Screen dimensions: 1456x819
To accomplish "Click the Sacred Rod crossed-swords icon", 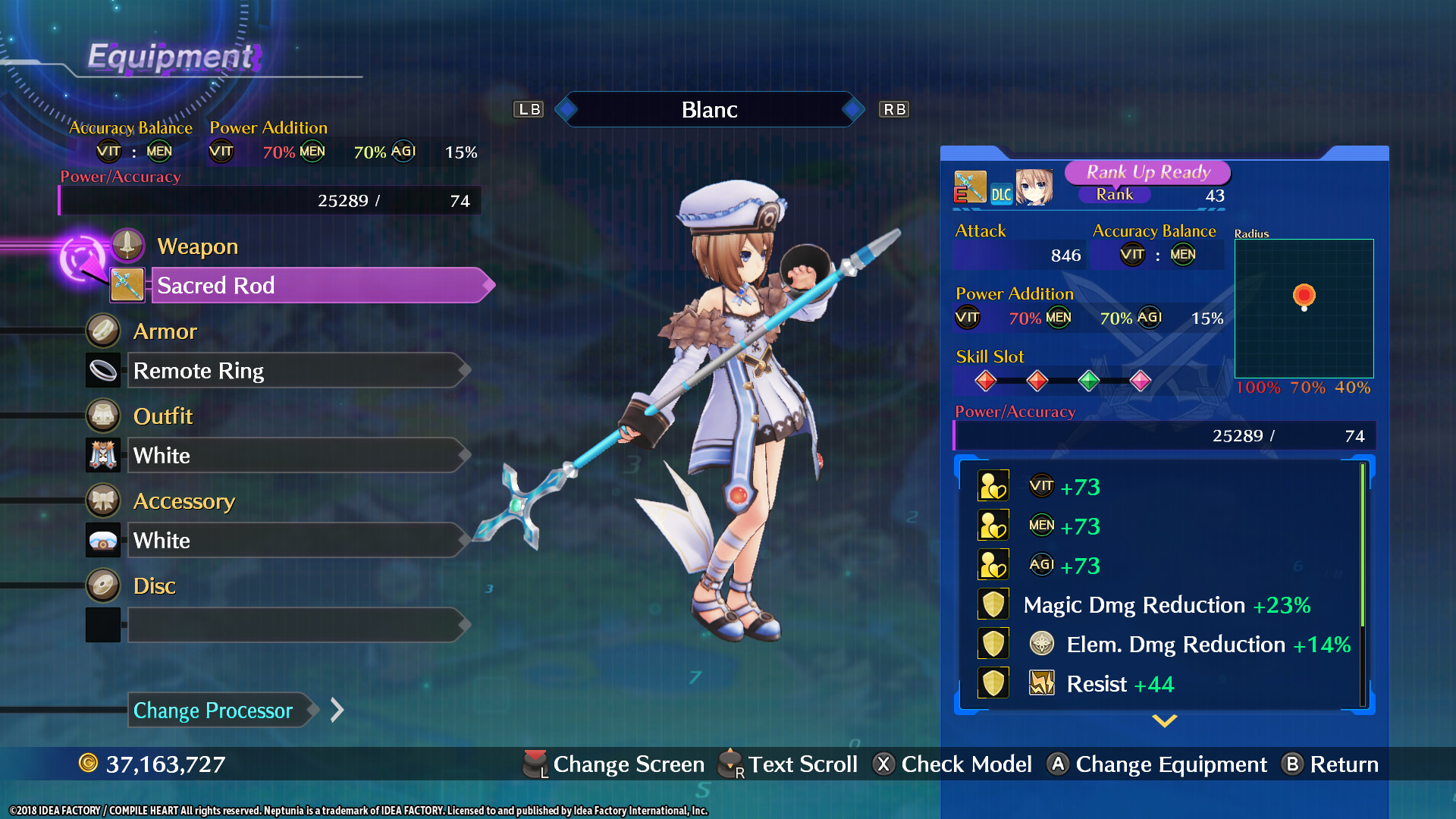I will click(x=127, y=285).
